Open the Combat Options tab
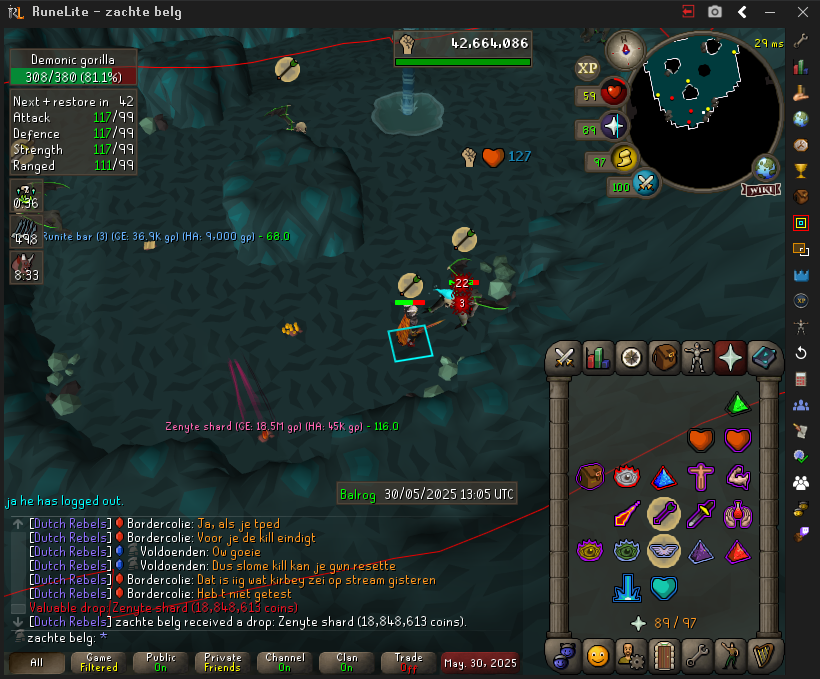 pos(564,357)
